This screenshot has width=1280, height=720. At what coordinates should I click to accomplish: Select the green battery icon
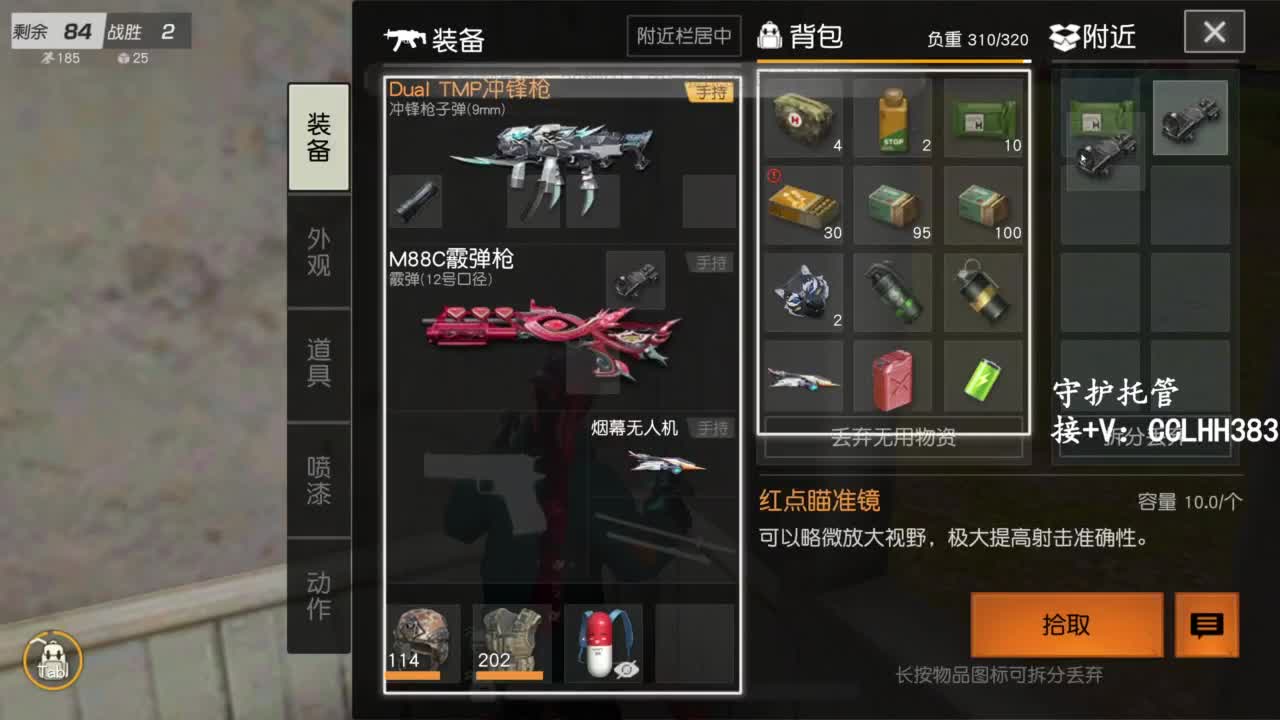(982, 380)
